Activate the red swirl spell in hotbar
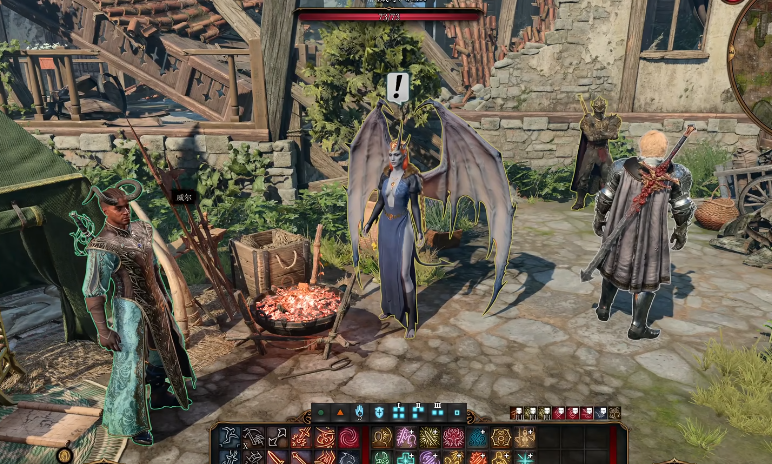Image resolution: width=772 pixels, height=464 pixels. tap(349, 437)
